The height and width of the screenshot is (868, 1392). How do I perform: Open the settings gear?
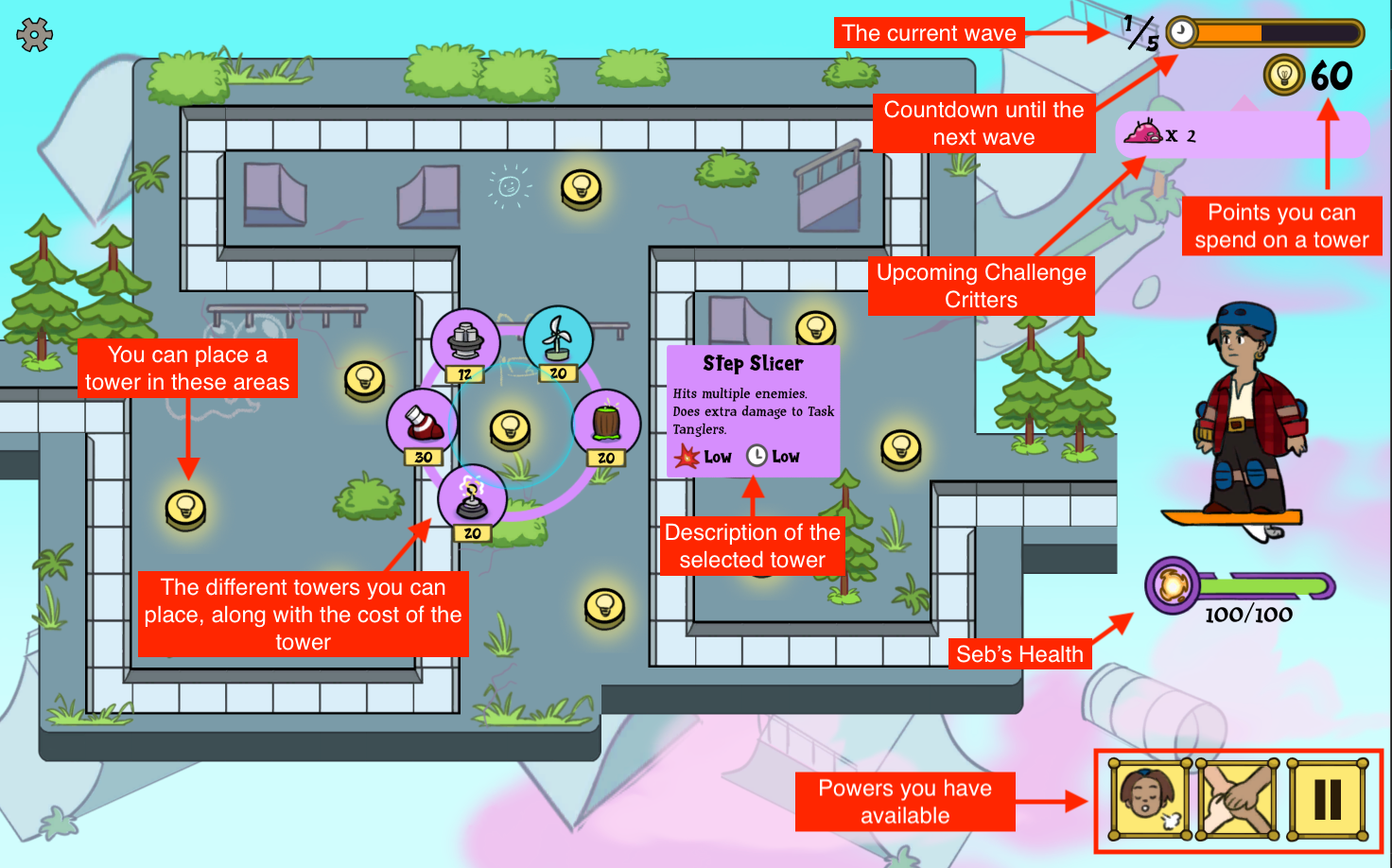[33, 33]
